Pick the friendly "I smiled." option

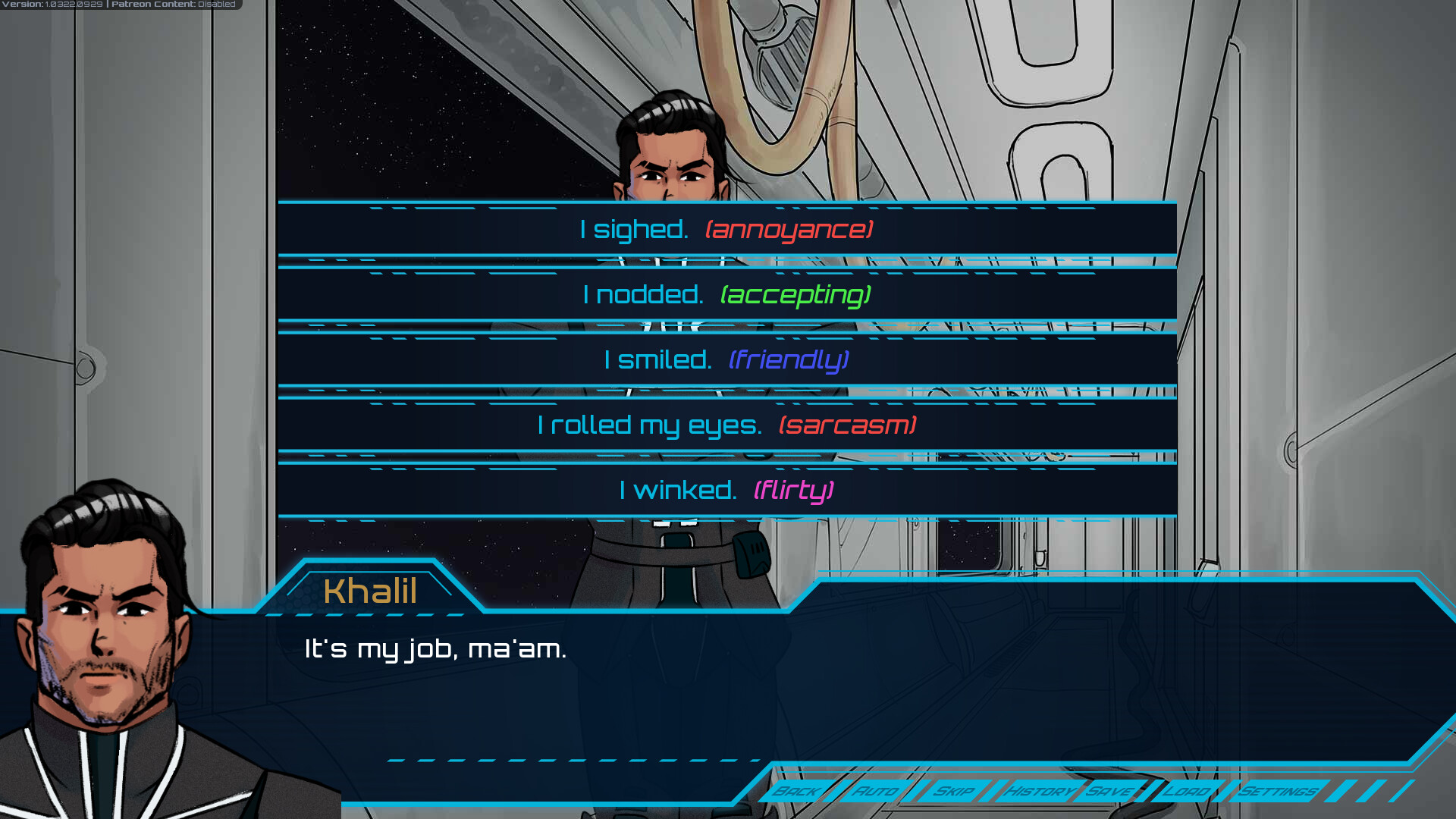point(726,359)
